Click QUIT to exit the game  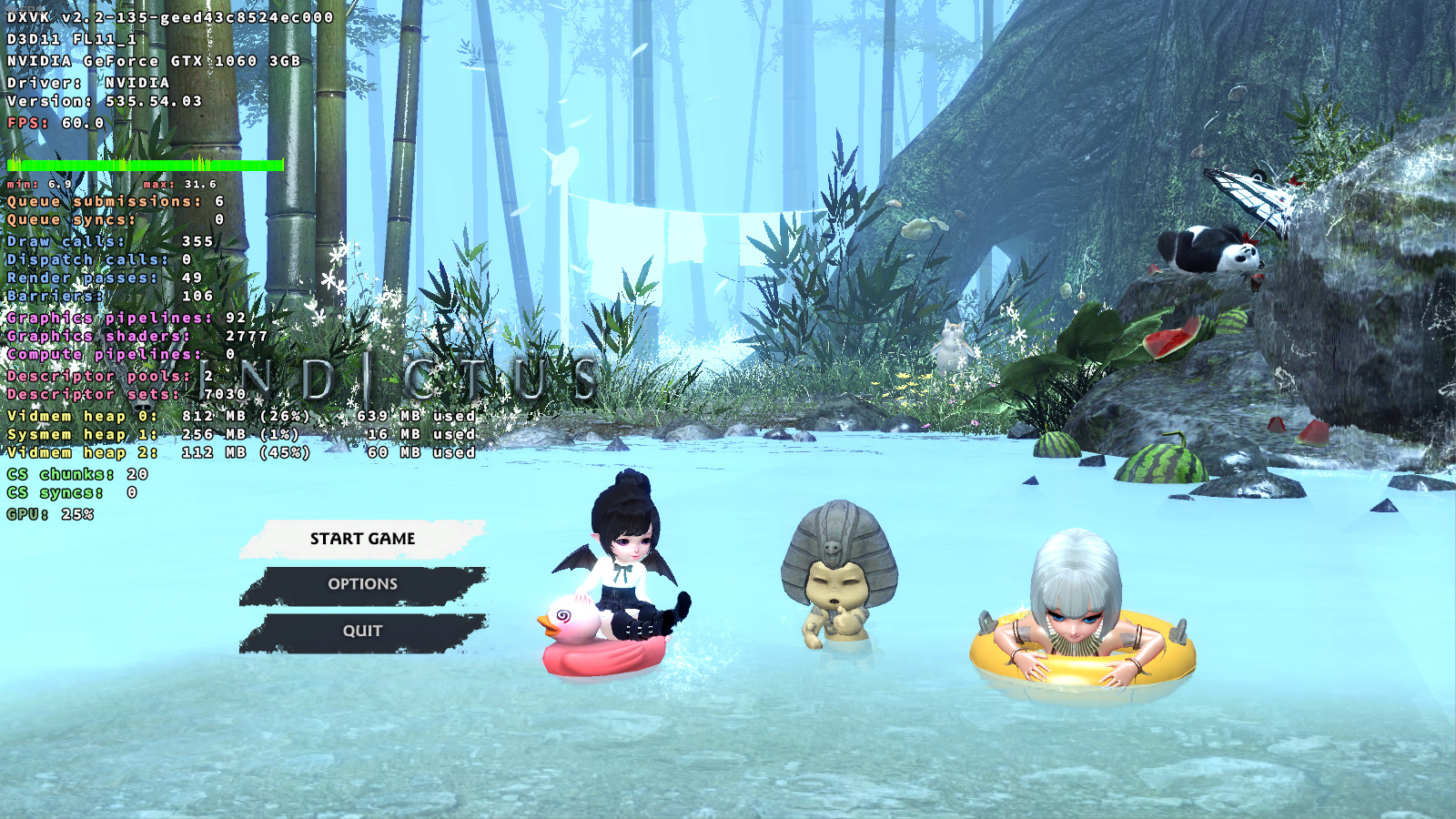pyautogui.click(x=363, y=629)
